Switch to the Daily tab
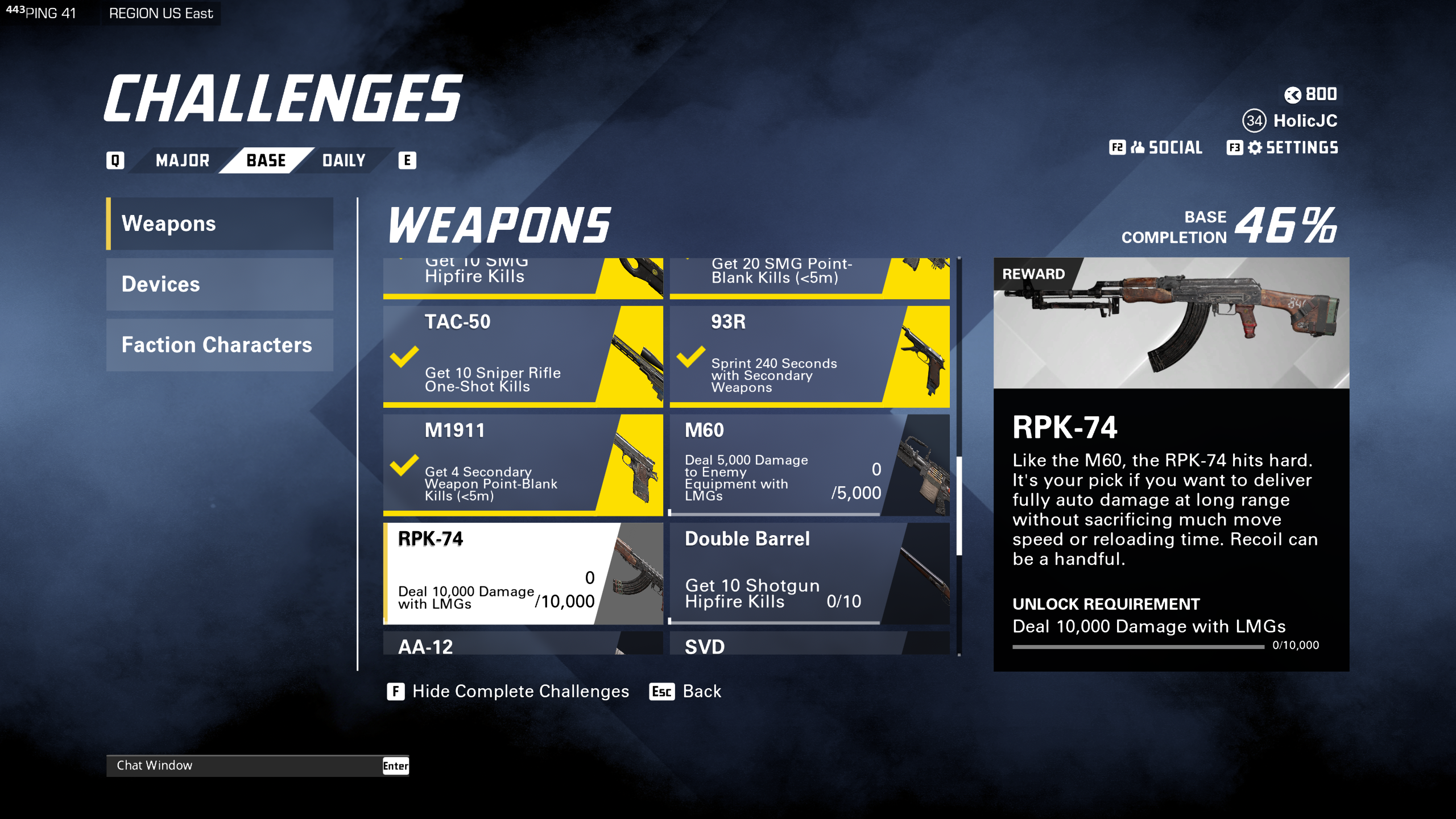The width and height of the screenshot is (1456, 819). 342,160
